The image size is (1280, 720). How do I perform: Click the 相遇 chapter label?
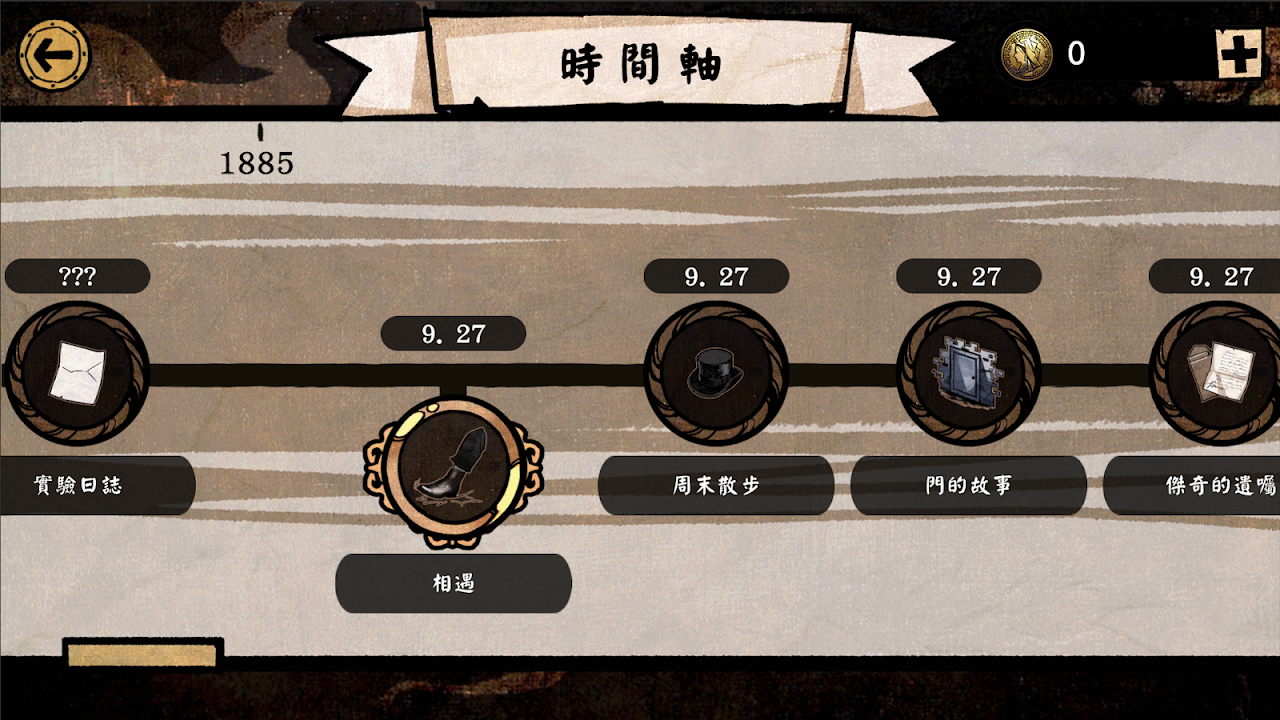[x=453, y=583]
